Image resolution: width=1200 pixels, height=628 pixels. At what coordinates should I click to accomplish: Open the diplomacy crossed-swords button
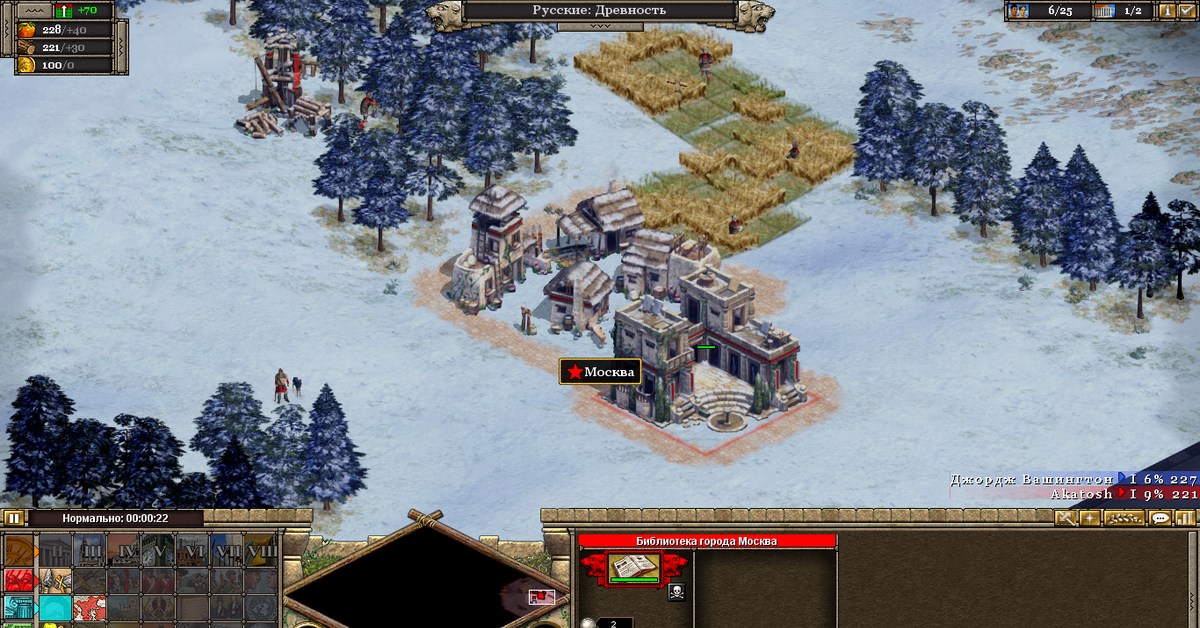pyautogui.click(x=1065, y=518)
